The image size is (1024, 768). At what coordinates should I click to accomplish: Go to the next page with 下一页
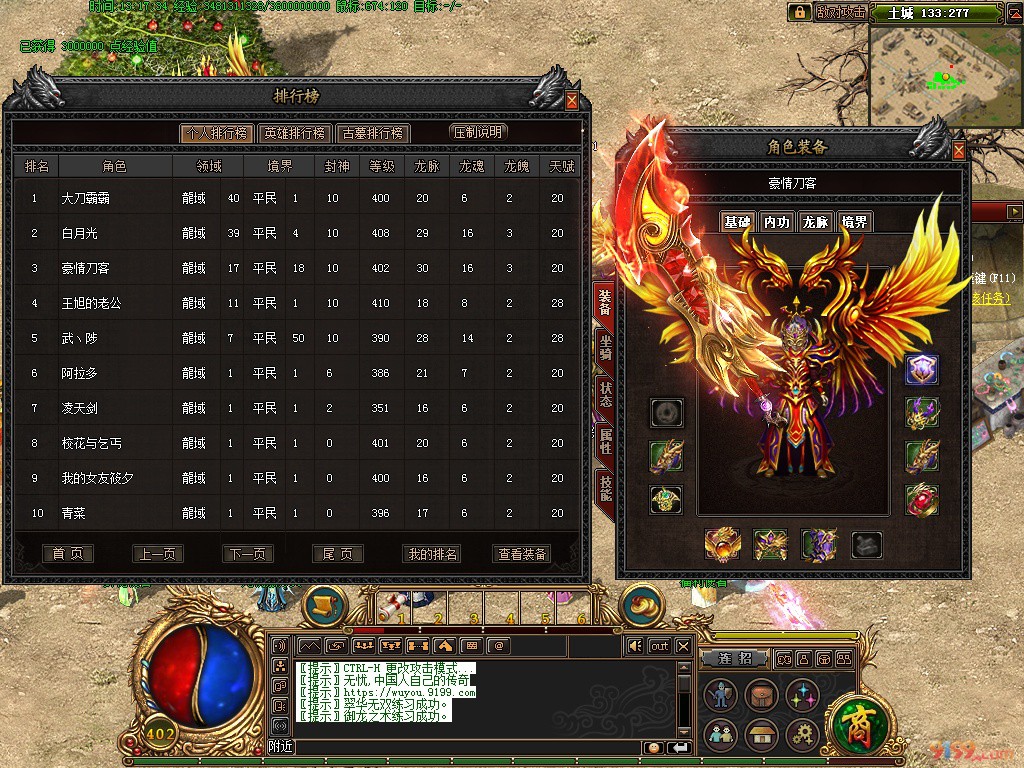pos(248,554)
